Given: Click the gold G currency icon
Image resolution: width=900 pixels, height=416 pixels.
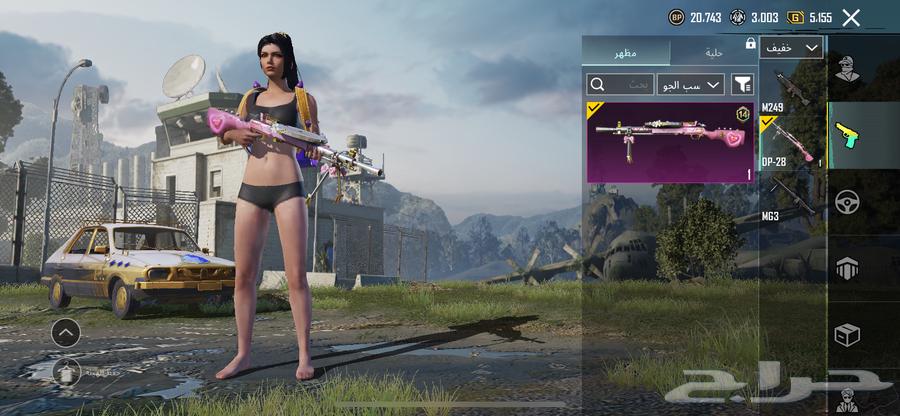Looking at the screenshot, I should 795,17.
